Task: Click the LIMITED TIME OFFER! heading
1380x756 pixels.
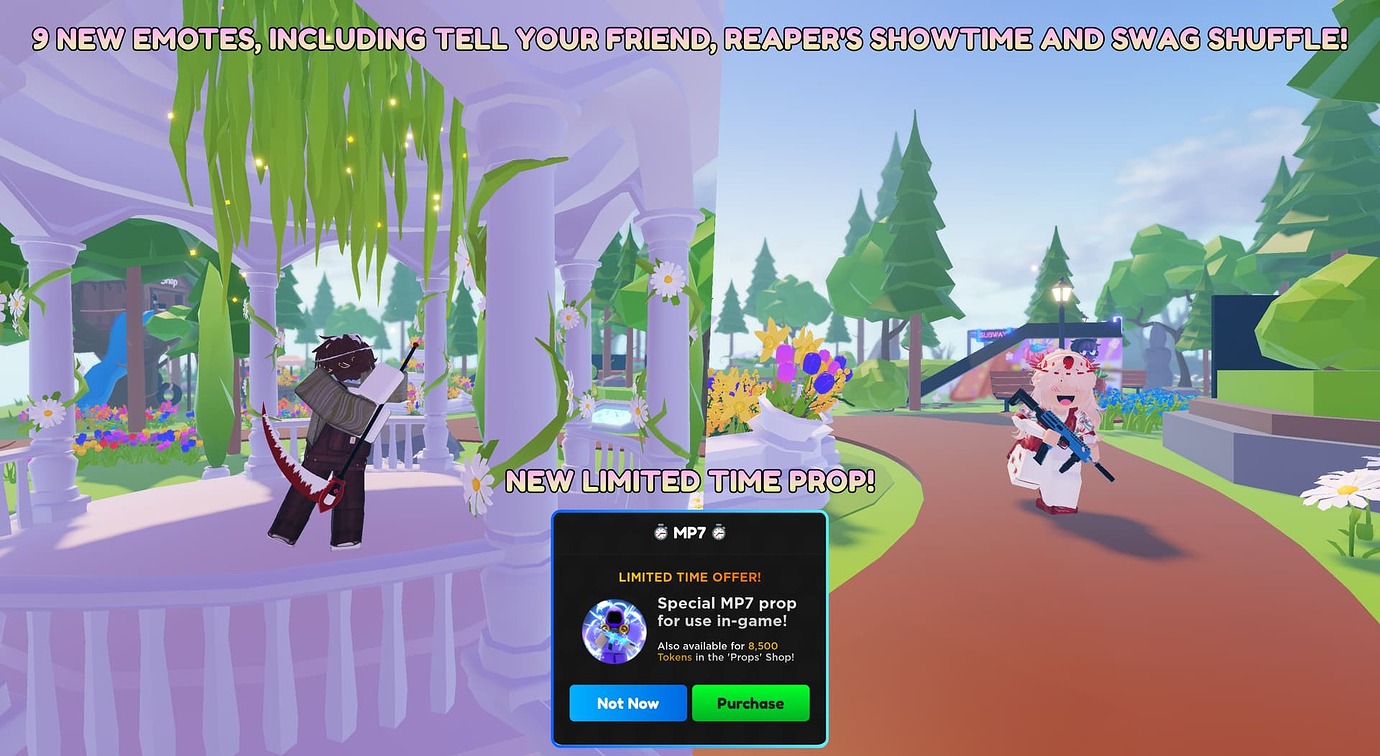Action: click(690, 577)
